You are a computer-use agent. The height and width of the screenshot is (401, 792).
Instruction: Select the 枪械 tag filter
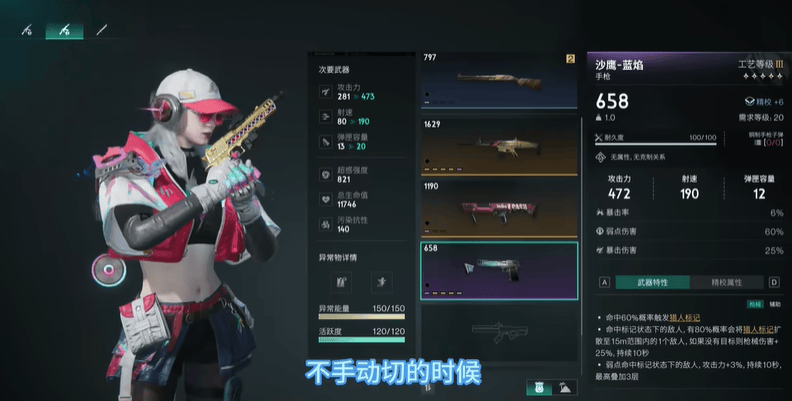pyautogui.click(x=755, y=303)
